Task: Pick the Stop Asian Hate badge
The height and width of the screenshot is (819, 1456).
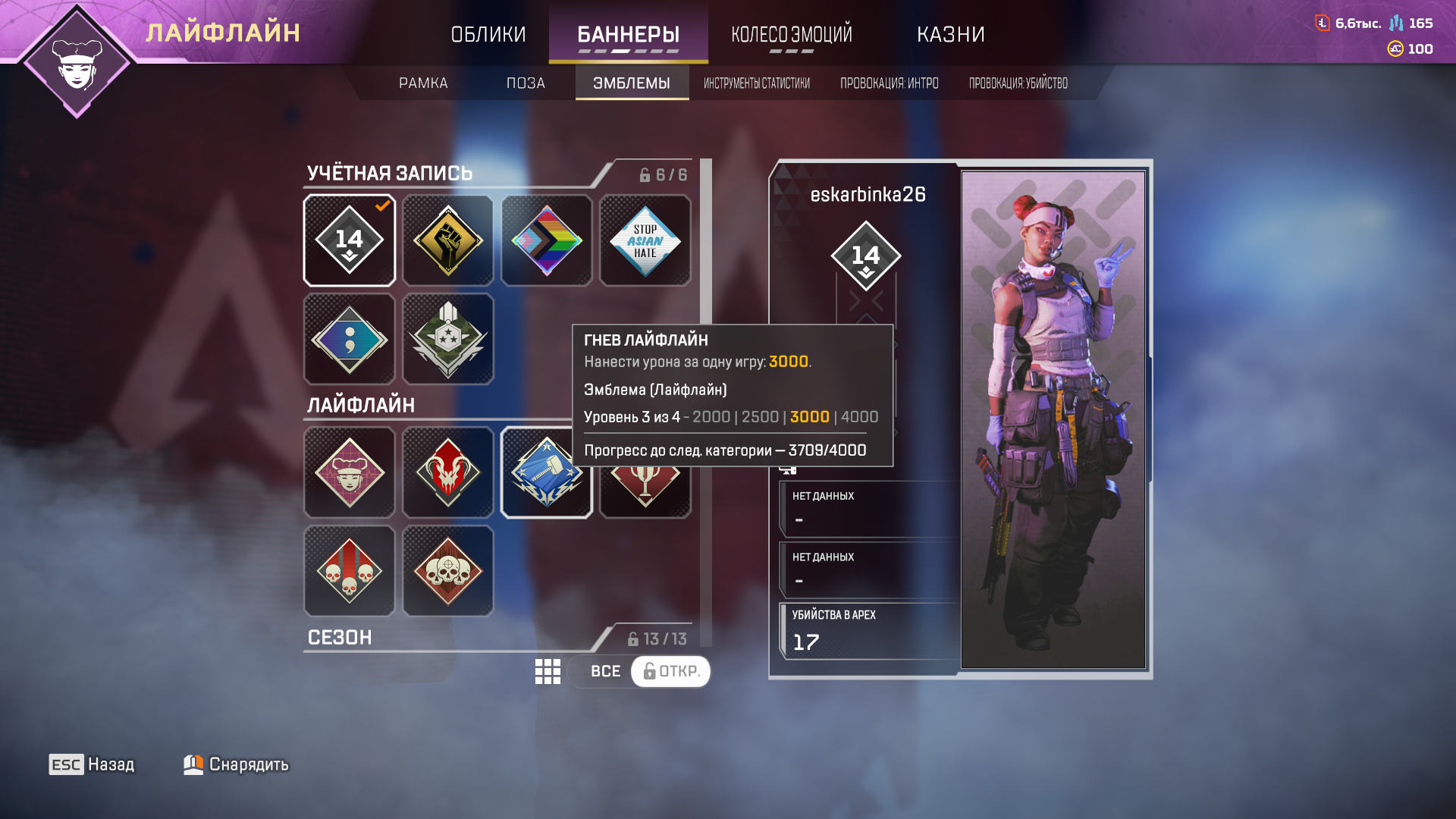Action: [x=645, y=240]
